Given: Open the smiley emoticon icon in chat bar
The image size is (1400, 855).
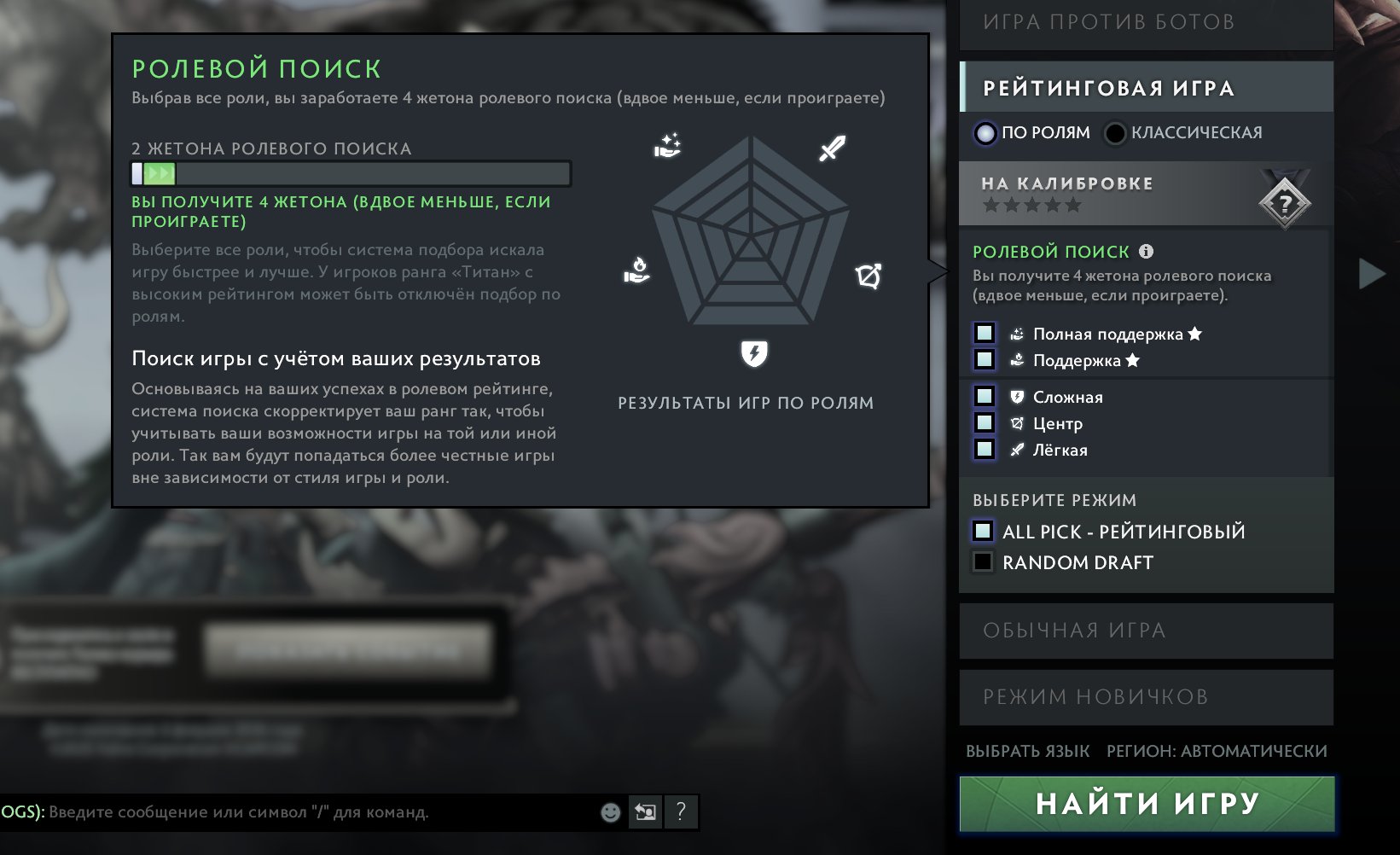Looking at the screenshot, I should pos(609,812).
